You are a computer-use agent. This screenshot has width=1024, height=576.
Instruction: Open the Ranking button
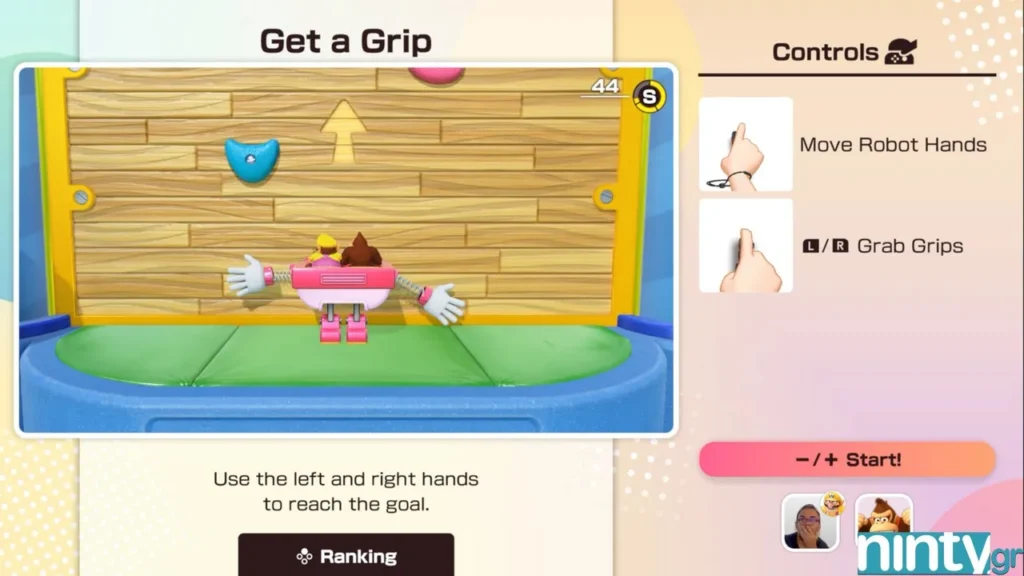[x=346, y=555]
